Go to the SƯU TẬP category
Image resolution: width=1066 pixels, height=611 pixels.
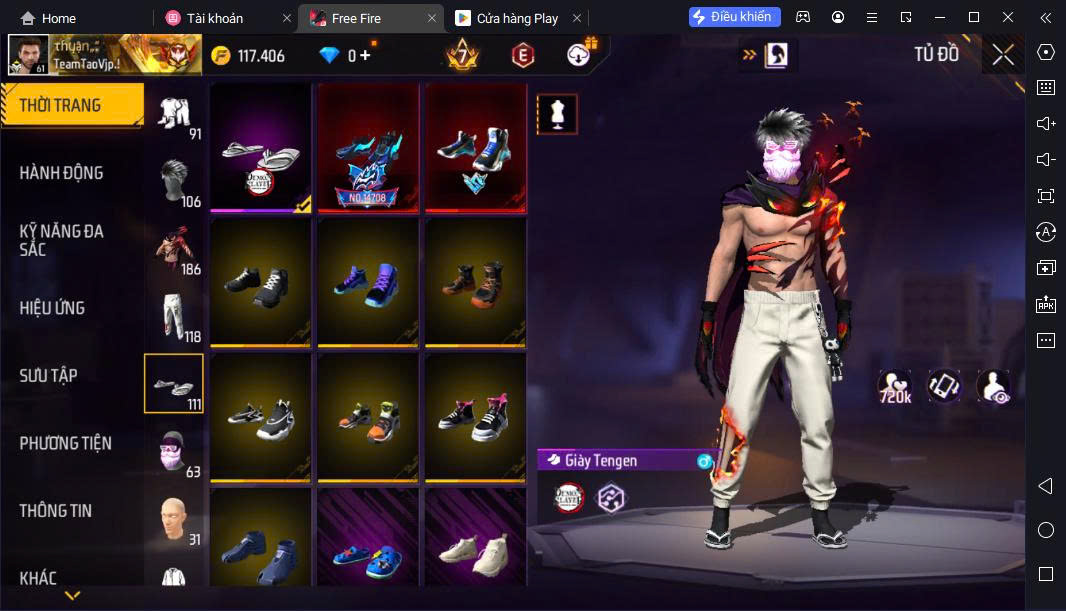[x=48, y=376]
